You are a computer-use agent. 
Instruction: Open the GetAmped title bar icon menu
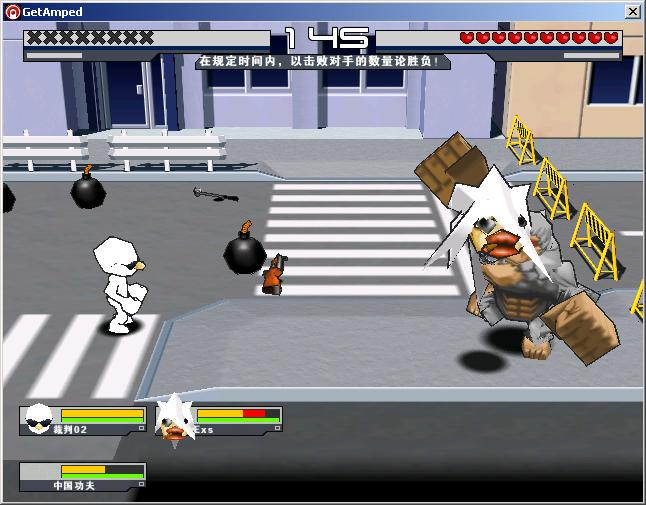pos(11,11)
